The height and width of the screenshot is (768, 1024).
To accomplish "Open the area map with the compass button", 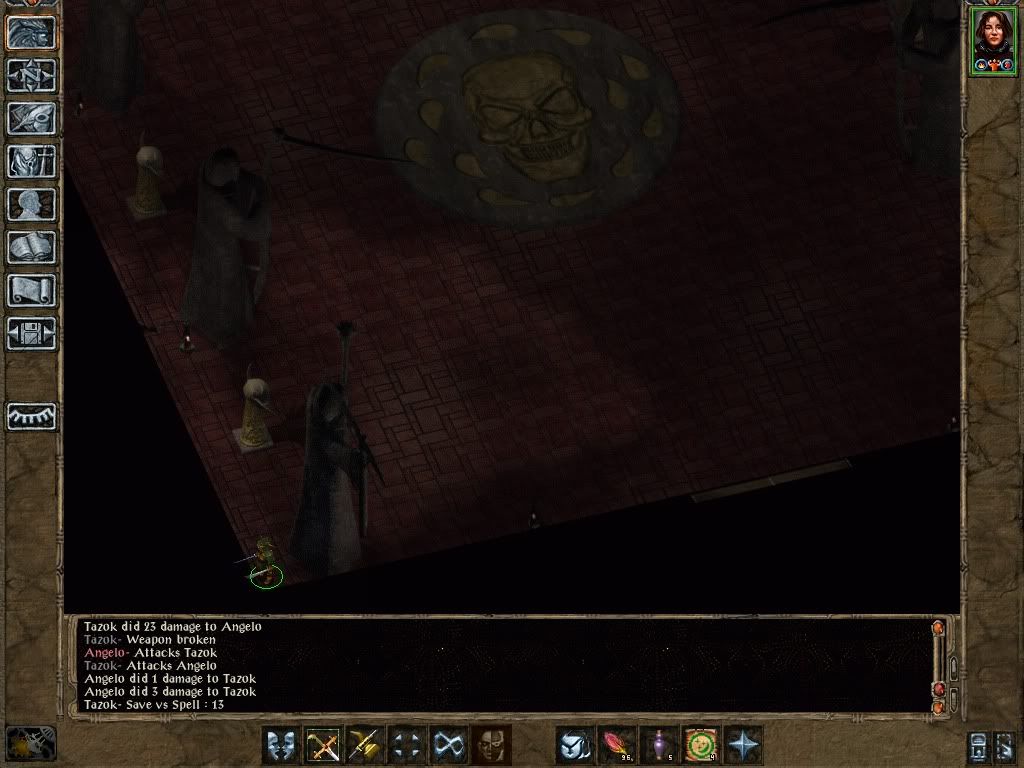I will 32,75.
